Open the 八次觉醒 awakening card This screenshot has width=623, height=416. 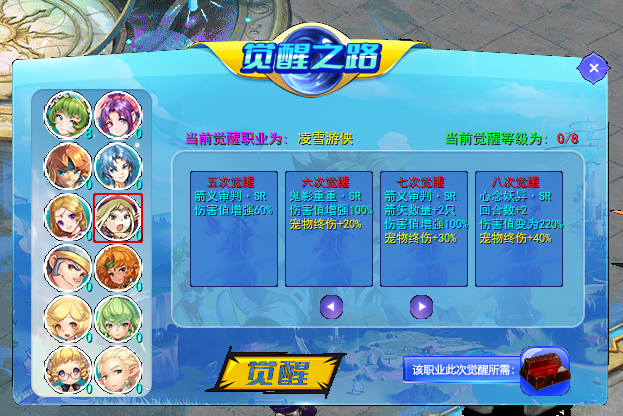pos(517,228)
